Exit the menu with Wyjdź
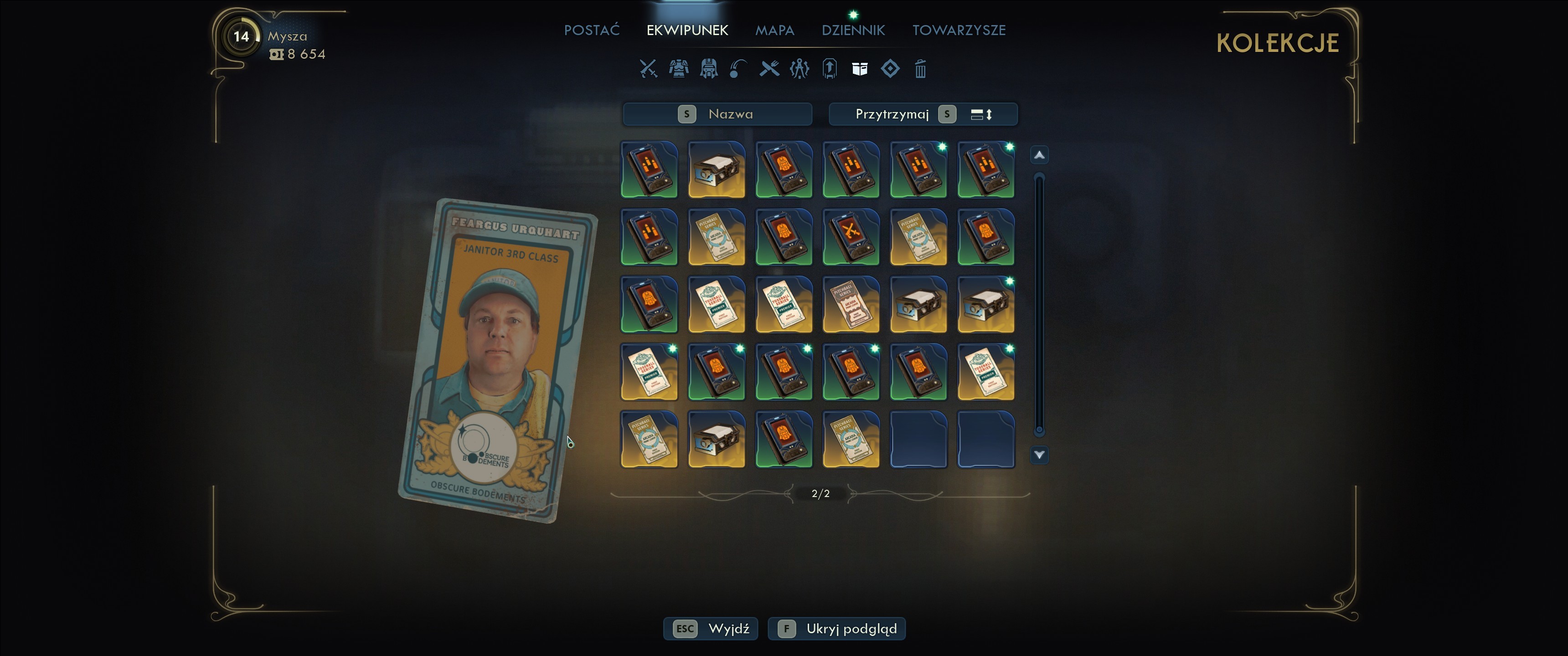The height and width of the screenshot is (656, 1568). click(x=710, y=629)
